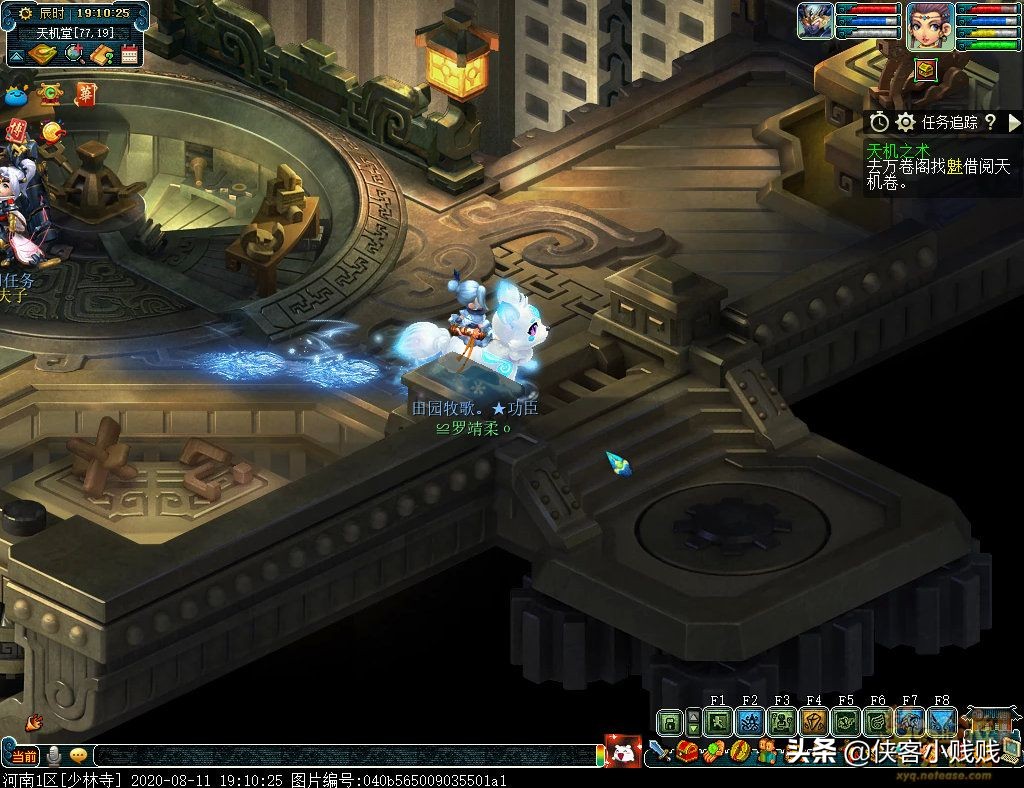Open quest tracker gear settings
Viewport: 1024px width, 788px height.
(x=906, y=122)
